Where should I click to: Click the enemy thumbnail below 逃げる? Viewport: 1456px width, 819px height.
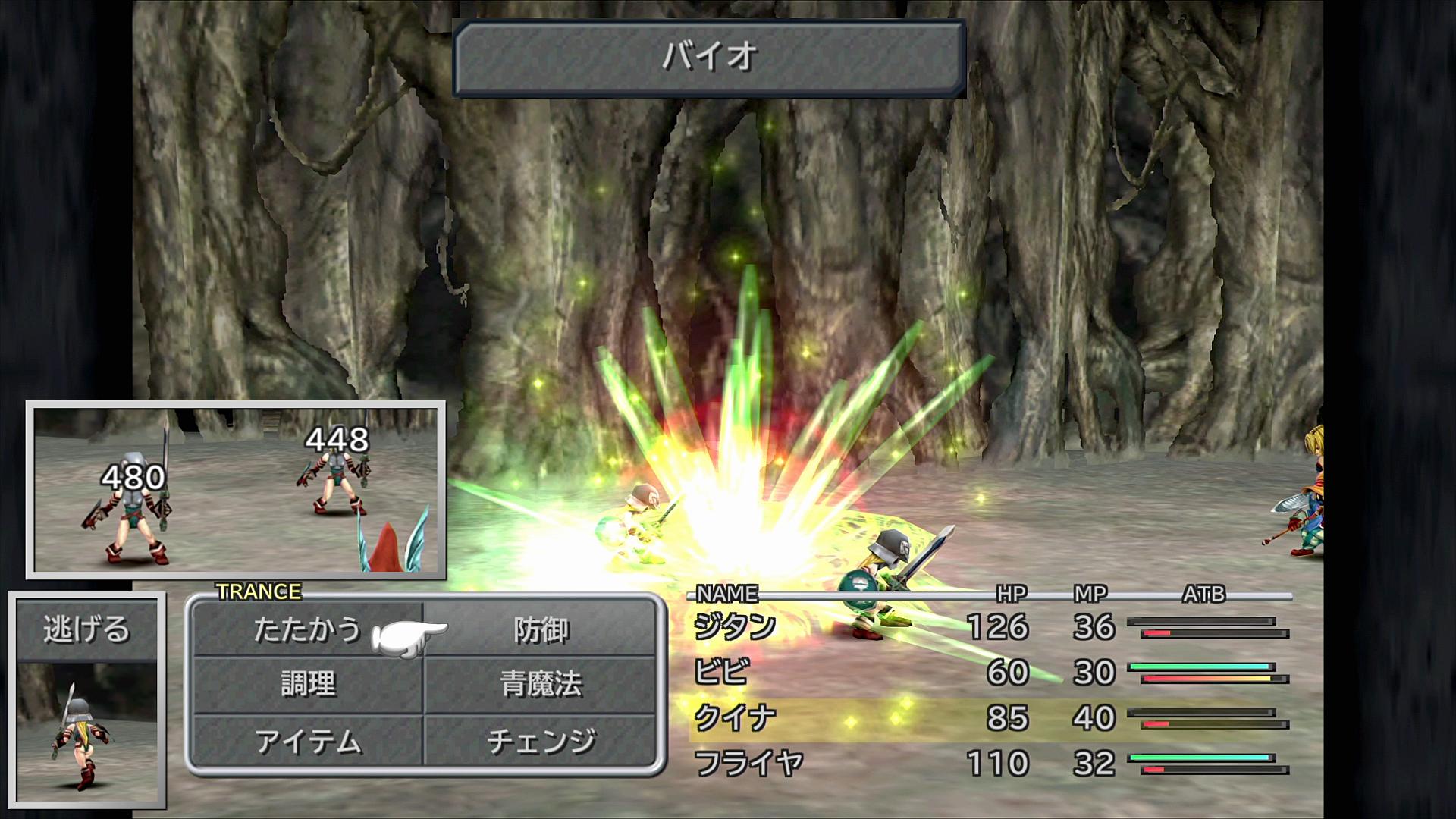[86, 732]
